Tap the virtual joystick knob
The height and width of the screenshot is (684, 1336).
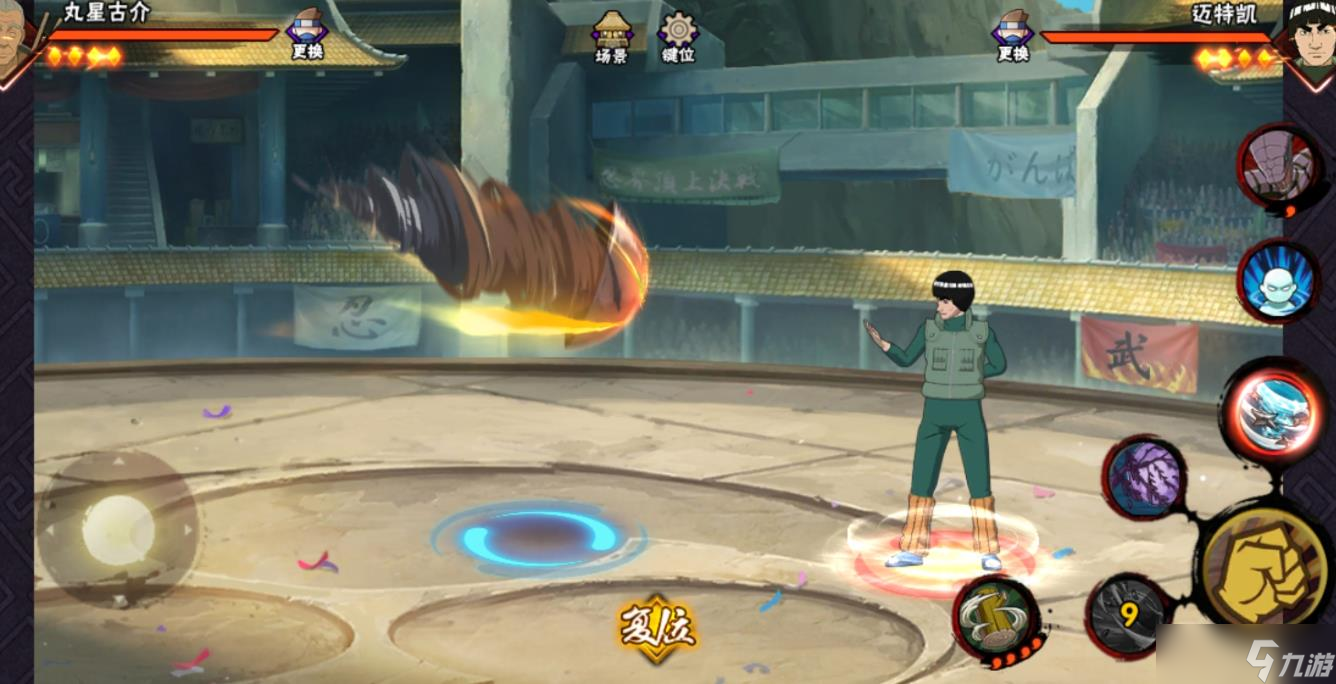pyautogui.click(x=118, y=529)
